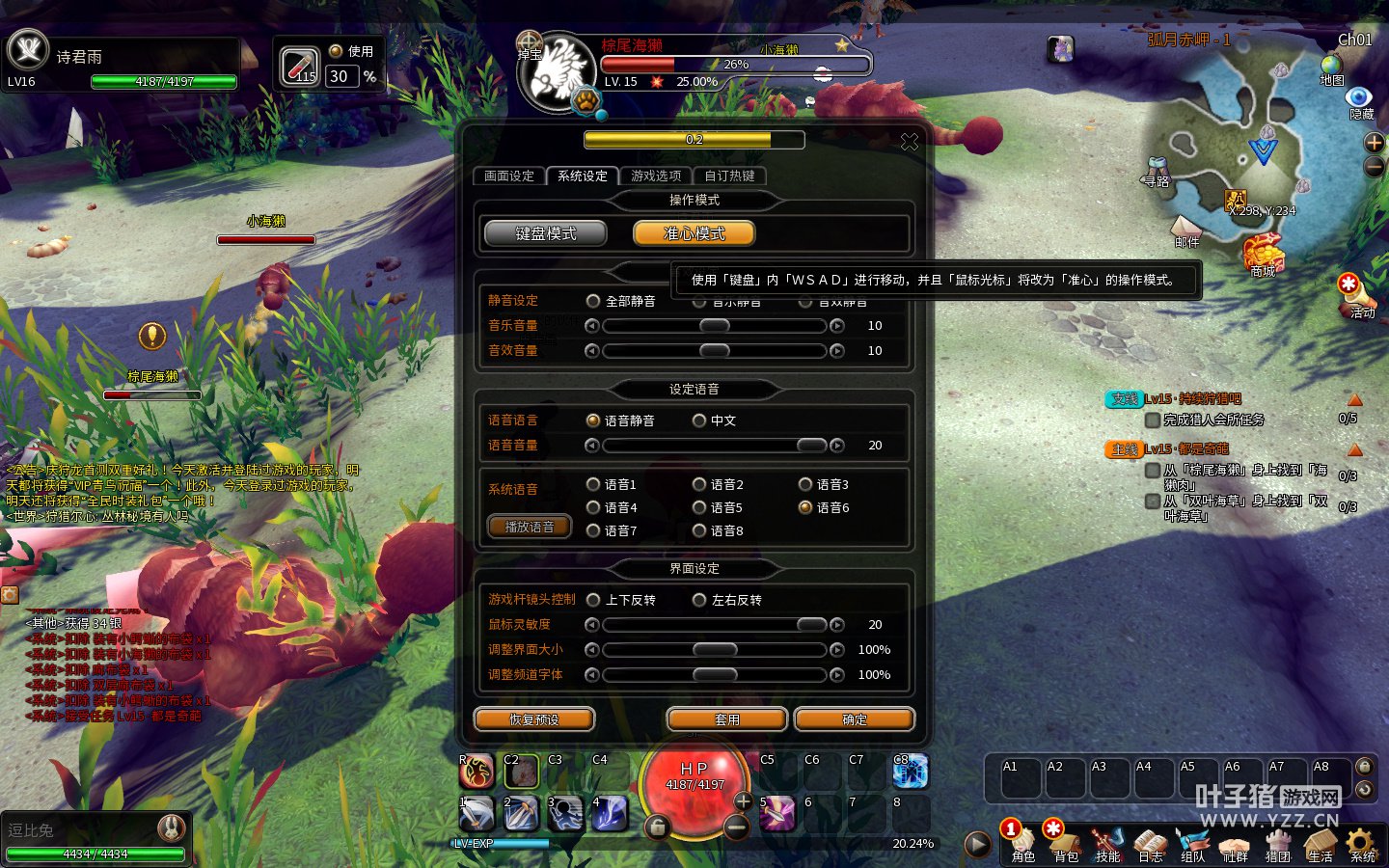Pick system voice 语音8
1389x868 pixels.
tap(699, 530)
